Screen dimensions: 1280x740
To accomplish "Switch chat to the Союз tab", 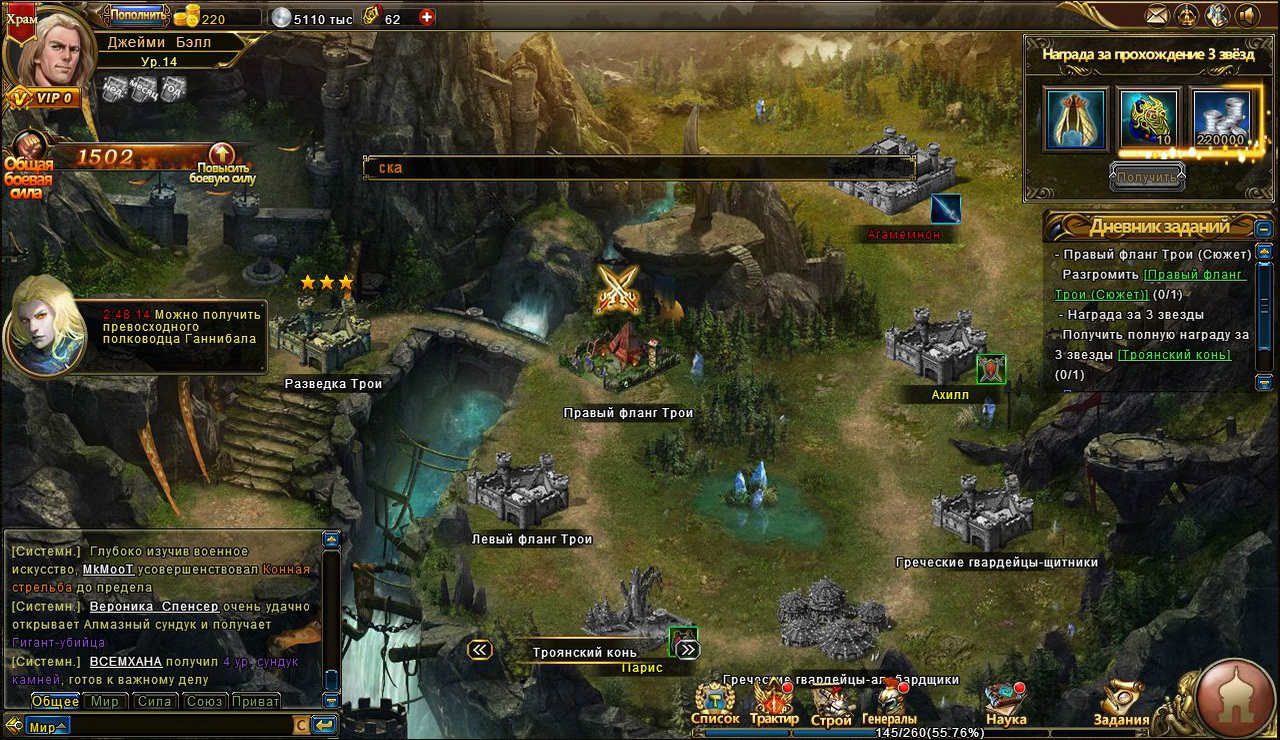I will coord(205,701).
